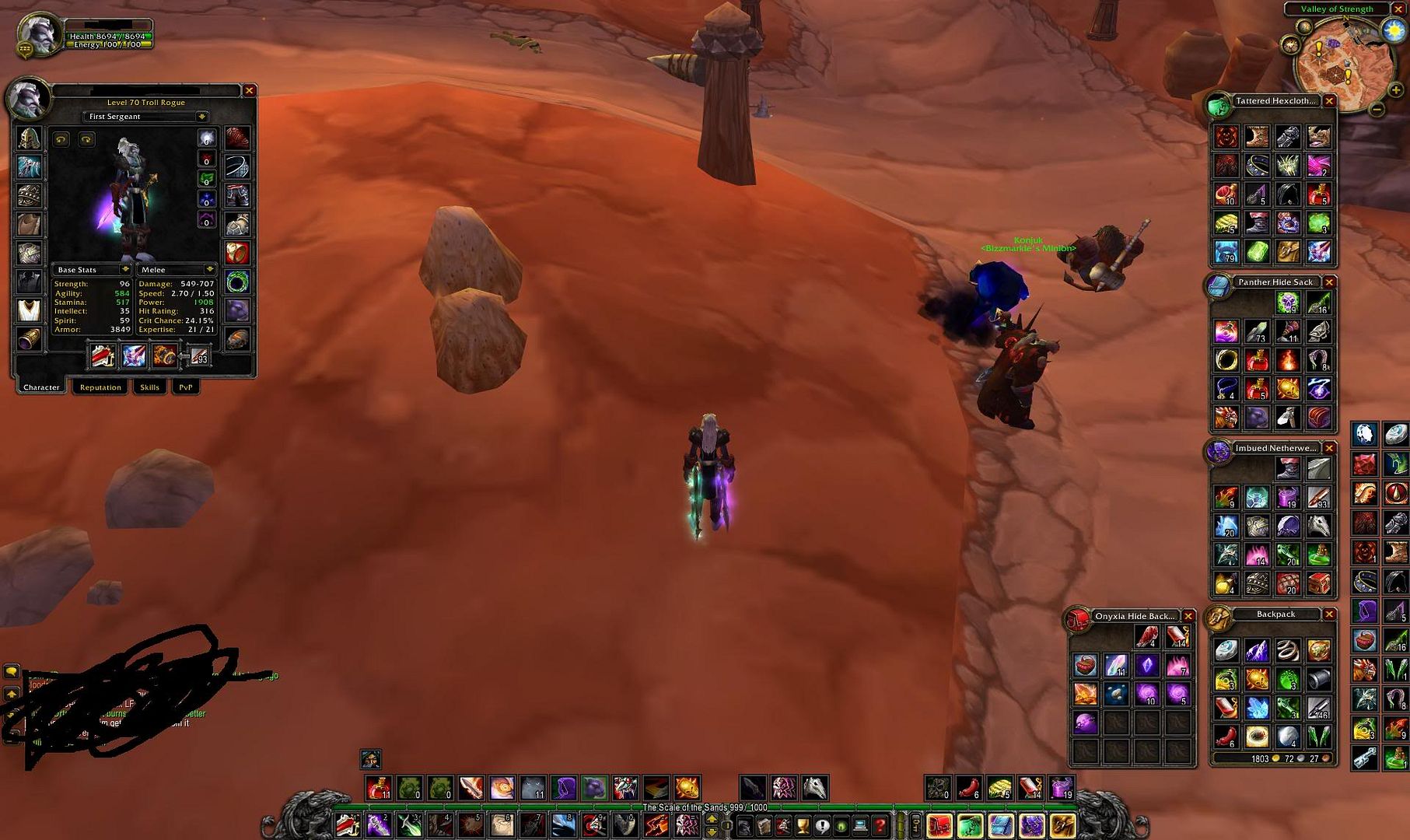The image size is (1410, 840).
Task: Open the Skills tab
Action: point(149,387)
